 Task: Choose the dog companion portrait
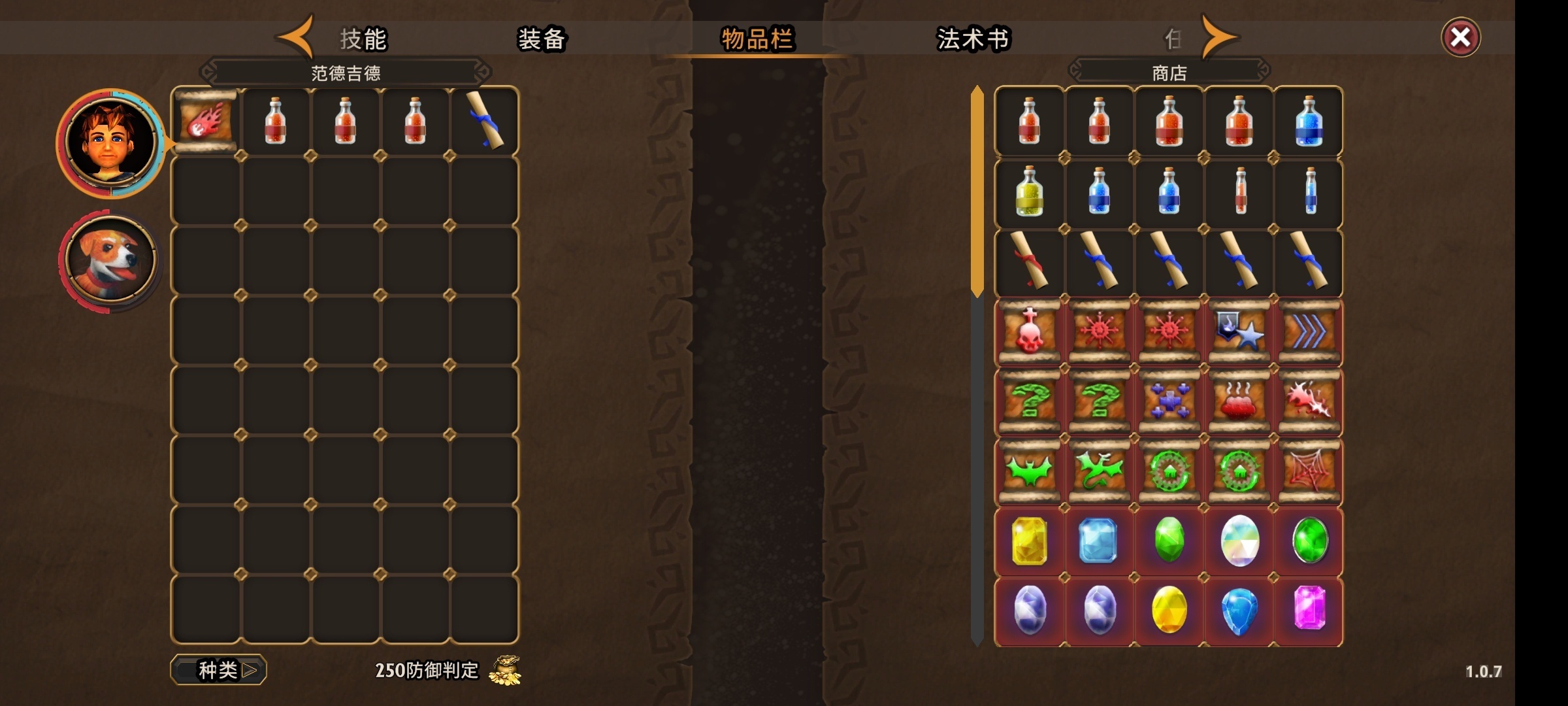(110, 260)
